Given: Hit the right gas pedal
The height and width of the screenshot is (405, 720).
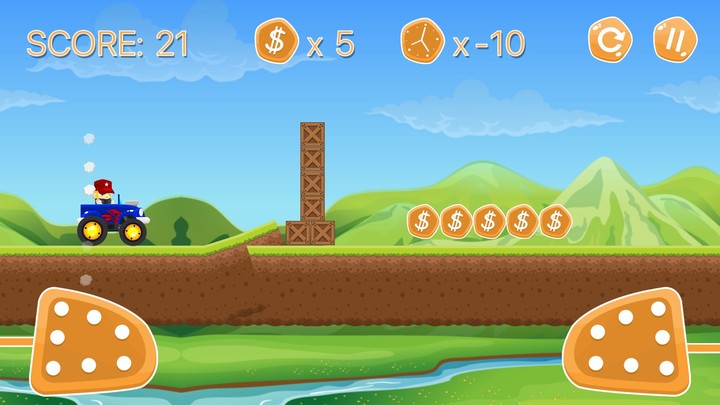Looking at the screenshot, I should click(x=630, y=340).
